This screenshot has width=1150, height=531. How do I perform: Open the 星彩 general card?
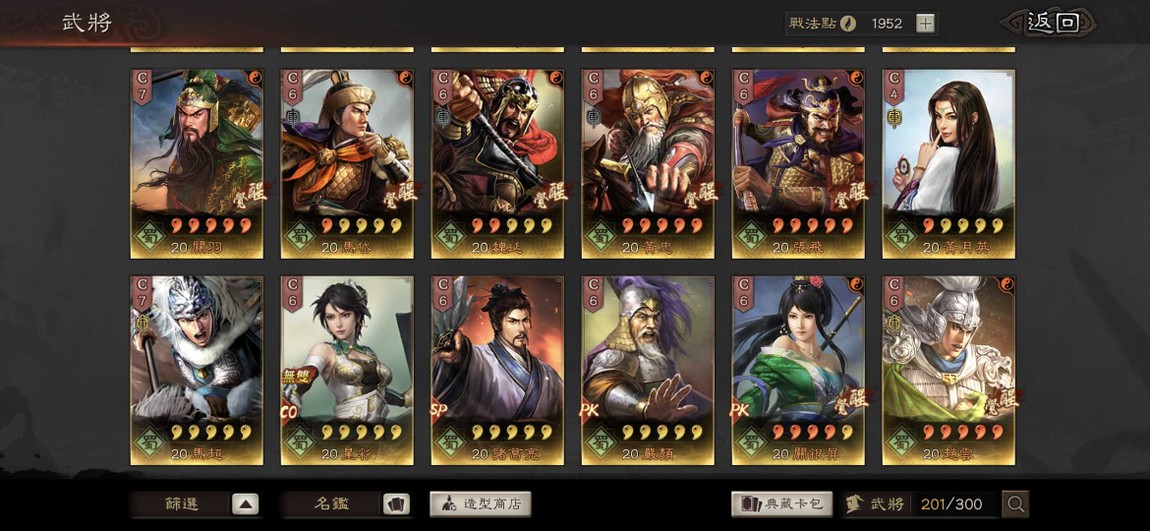pyautogui.click(x=347, y=370)
